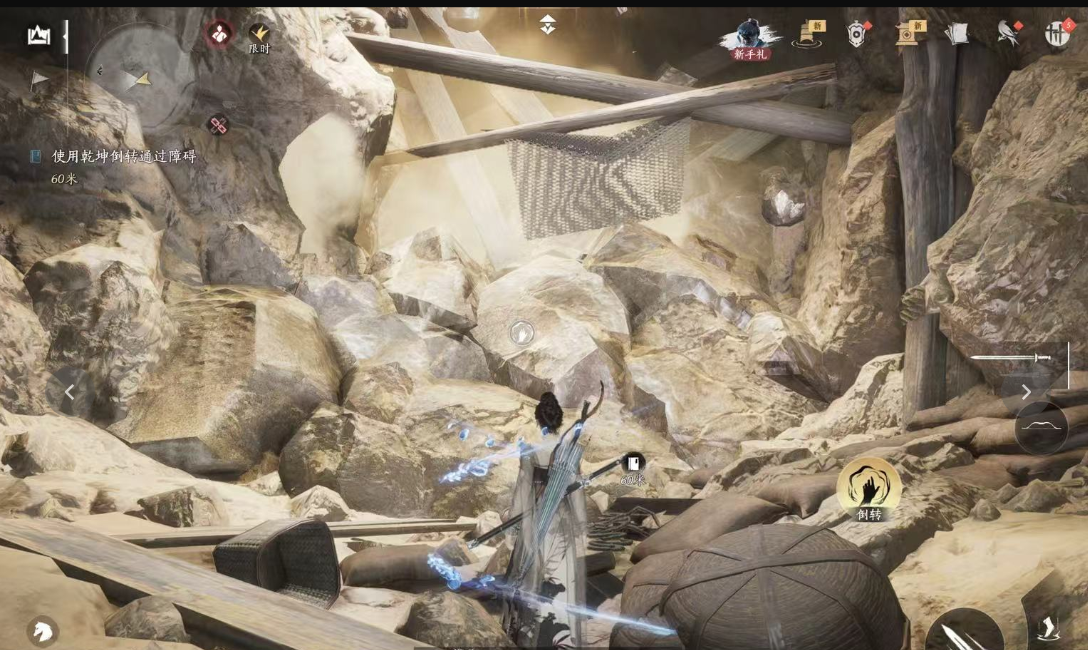Choose the sword weapon slot
Image resolution: width=1088 pixels, height=650 pixels.
click(x=1012, y=357)
